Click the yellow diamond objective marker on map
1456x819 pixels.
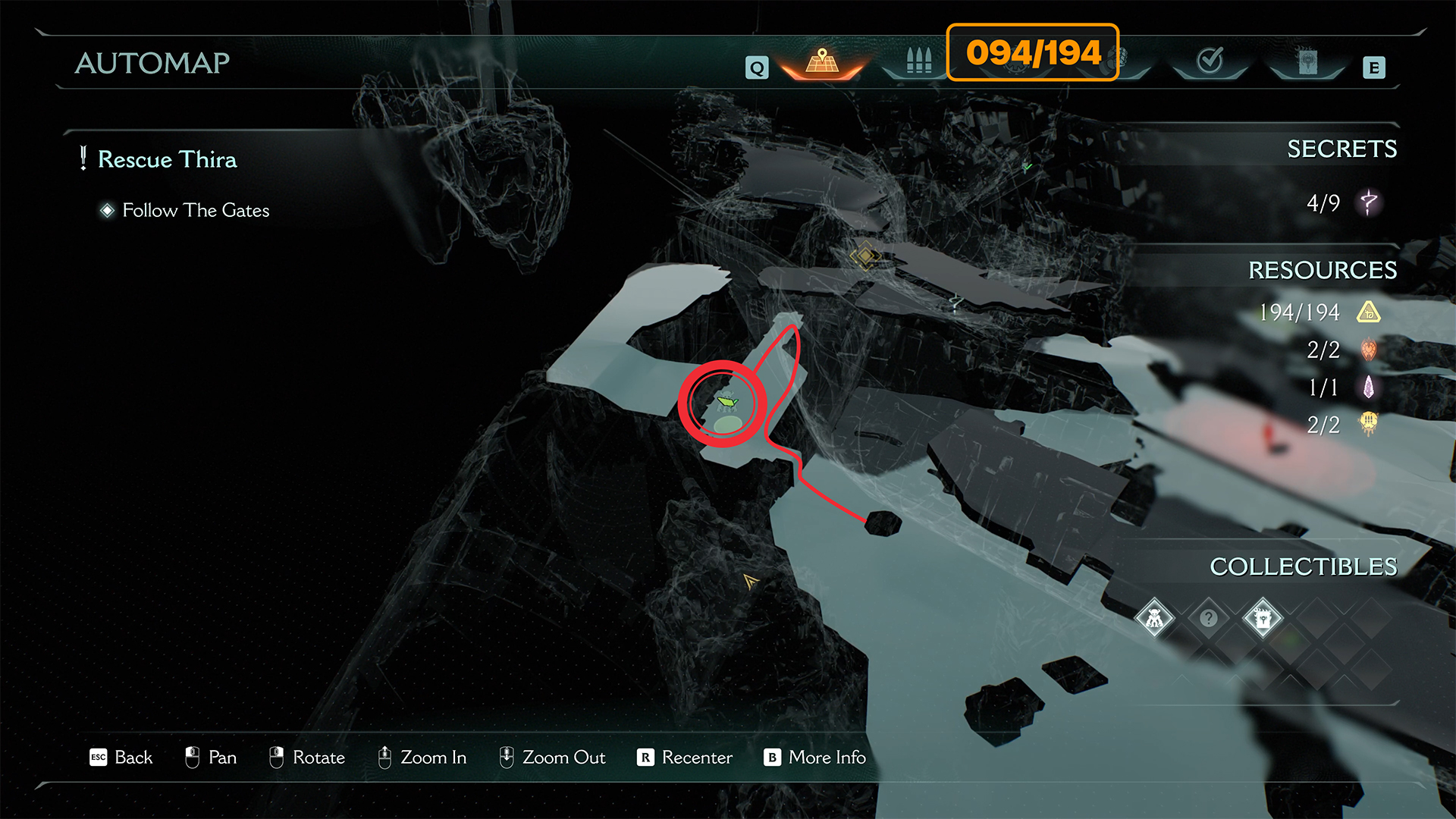[x=864, y=256]
